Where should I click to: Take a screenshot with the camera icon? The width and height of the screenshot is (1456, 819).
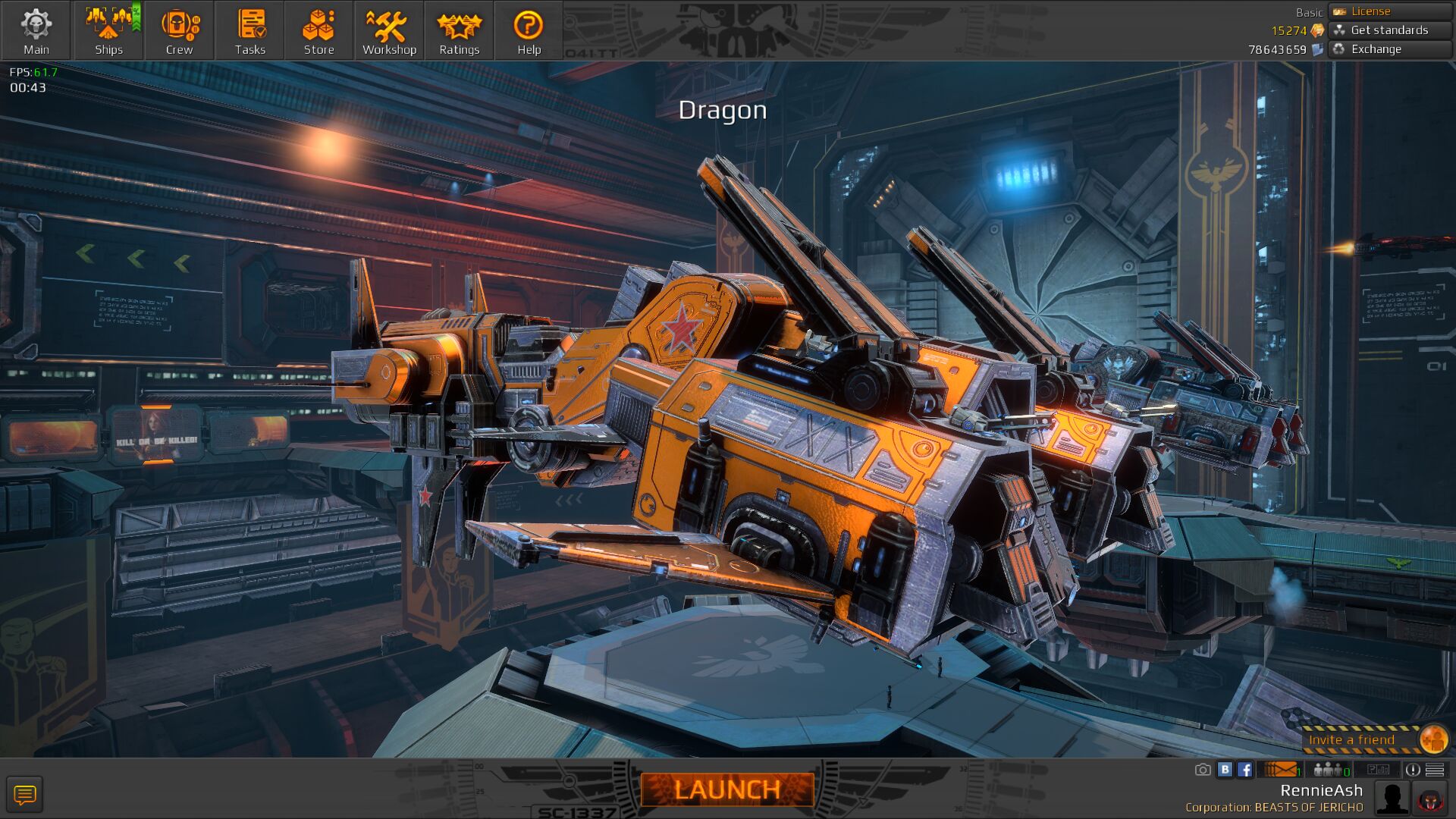(x=1203, y=770)
